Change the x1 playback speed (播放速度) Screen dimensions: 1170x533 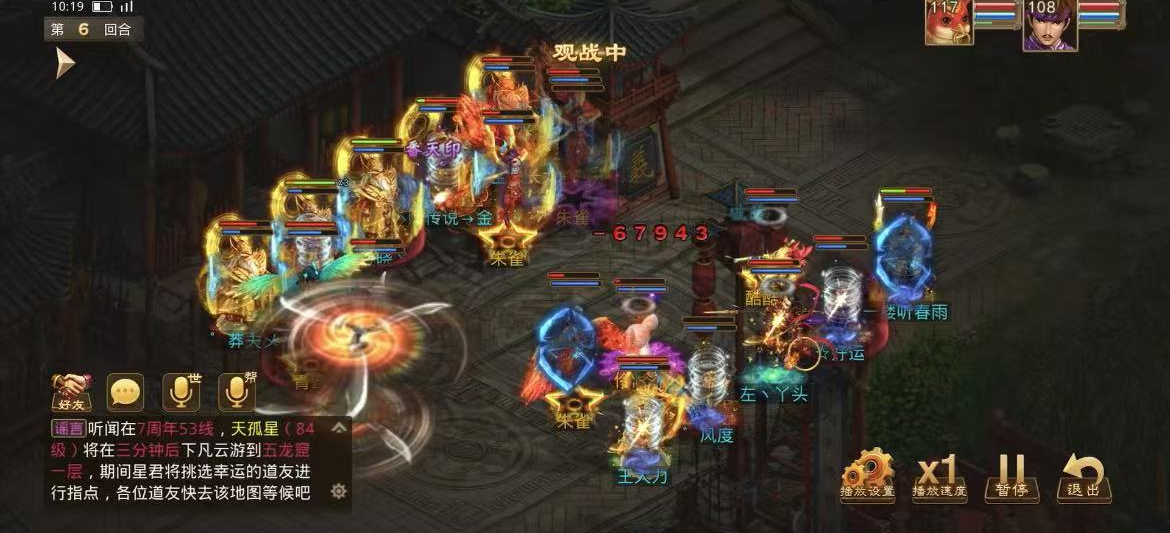pos(939,474)
